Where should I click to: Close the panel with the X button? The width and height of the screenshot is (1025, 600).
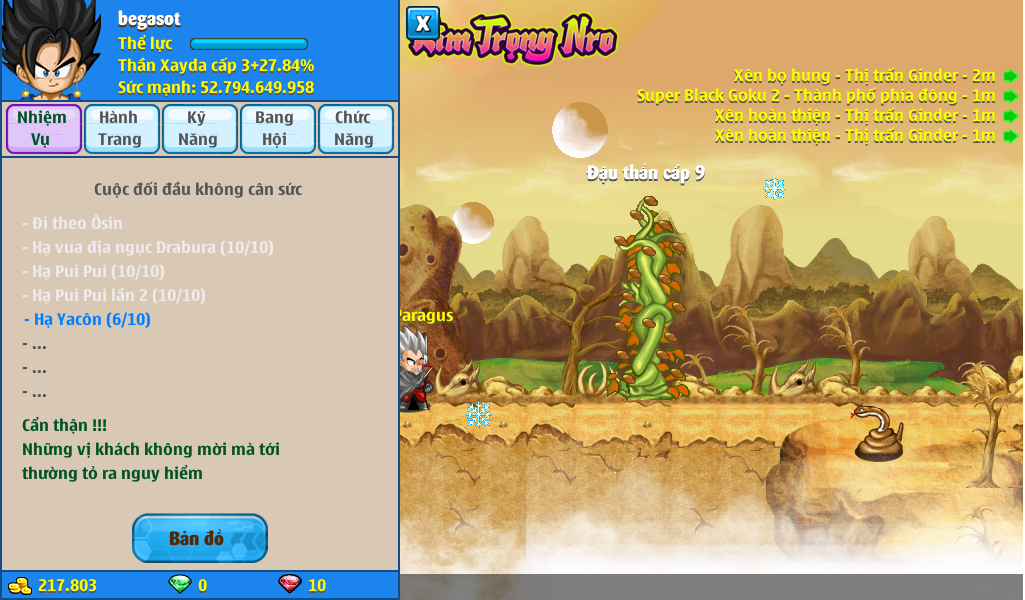[423, 23]
